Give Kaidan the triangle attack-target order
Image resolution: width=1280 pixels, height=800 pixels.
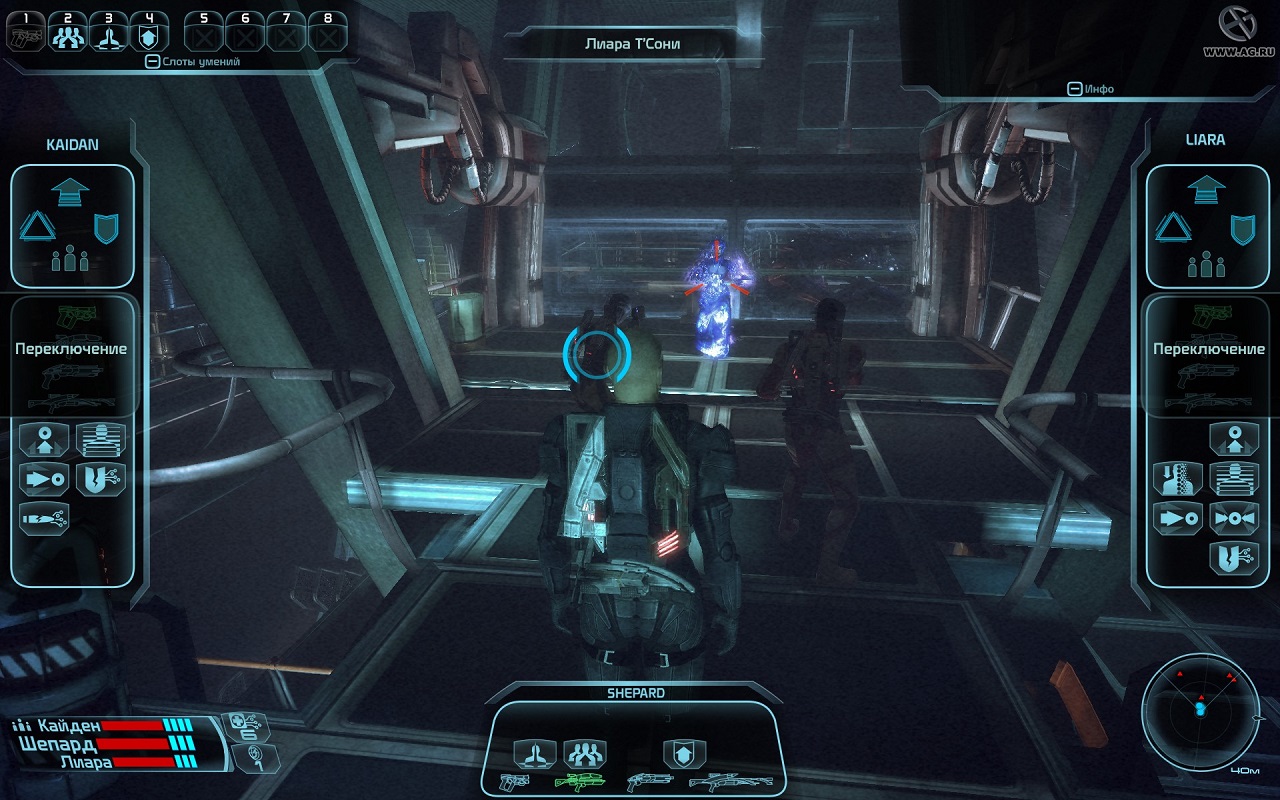[x=36, y=228]
